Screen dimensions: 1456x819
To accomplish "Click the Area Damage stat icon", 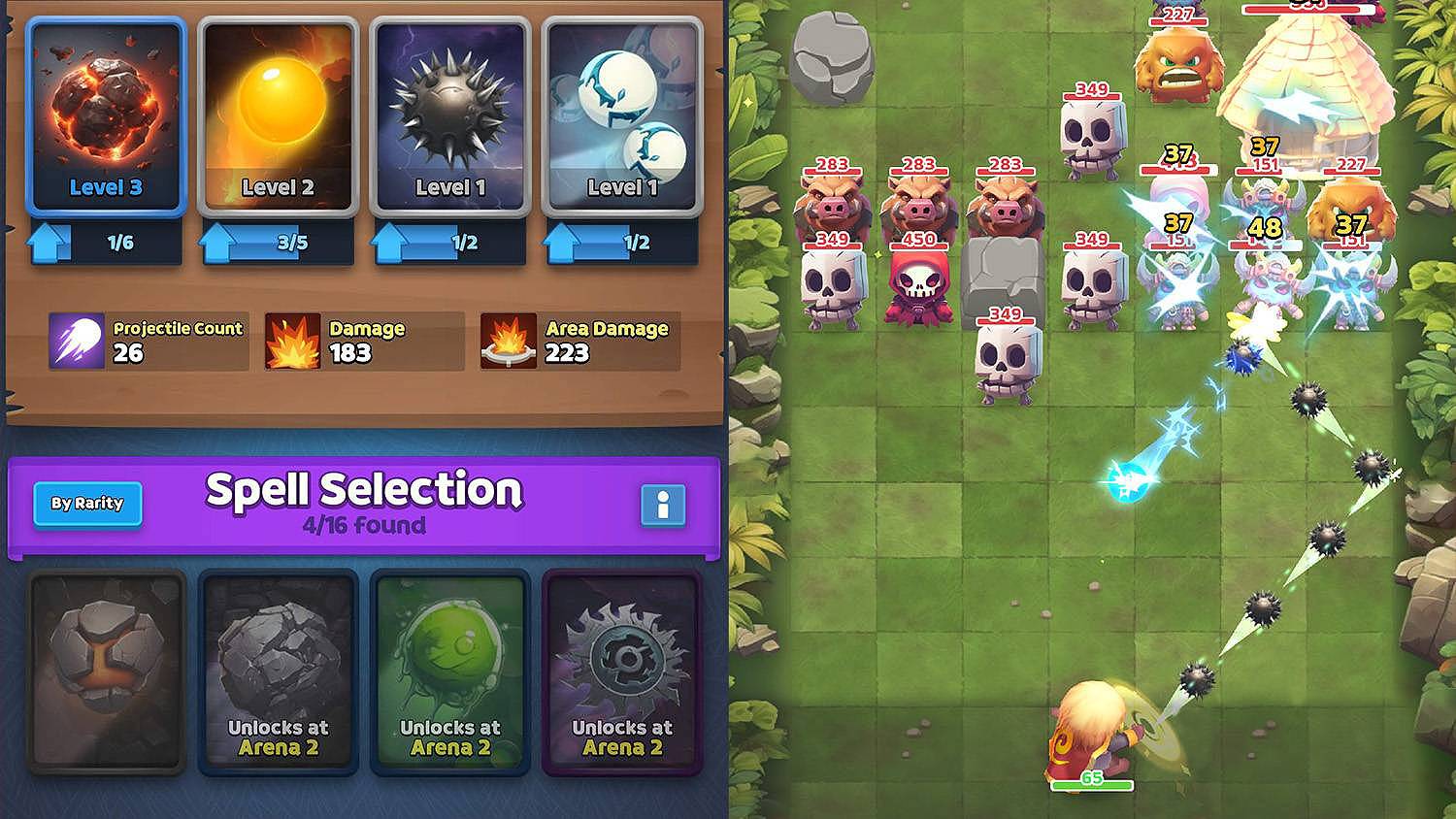I will 507,341.
